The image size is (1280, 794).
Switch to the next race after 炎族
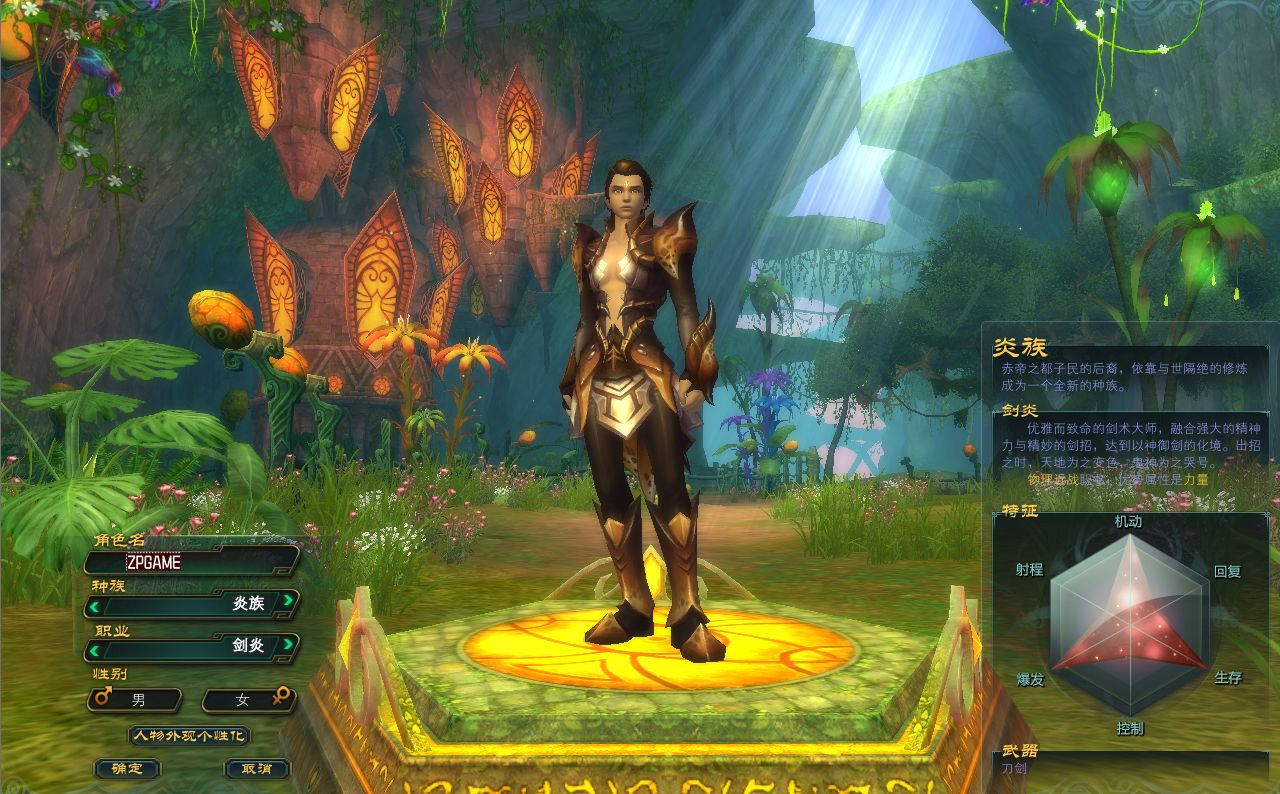[288, 602]
